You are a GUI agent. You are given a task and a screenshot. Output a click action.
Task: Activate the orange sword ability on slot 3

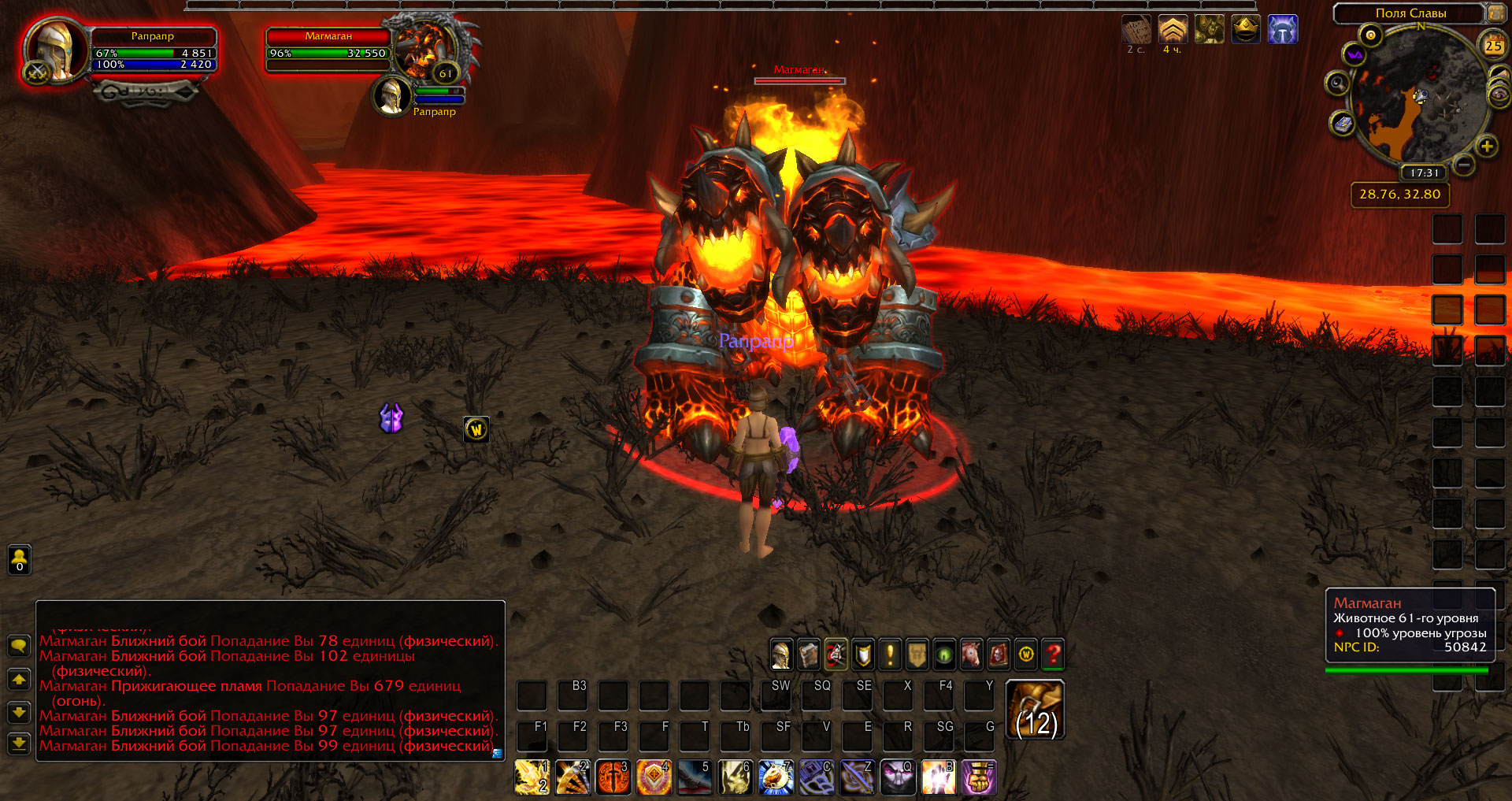click(x=613, y=777)
